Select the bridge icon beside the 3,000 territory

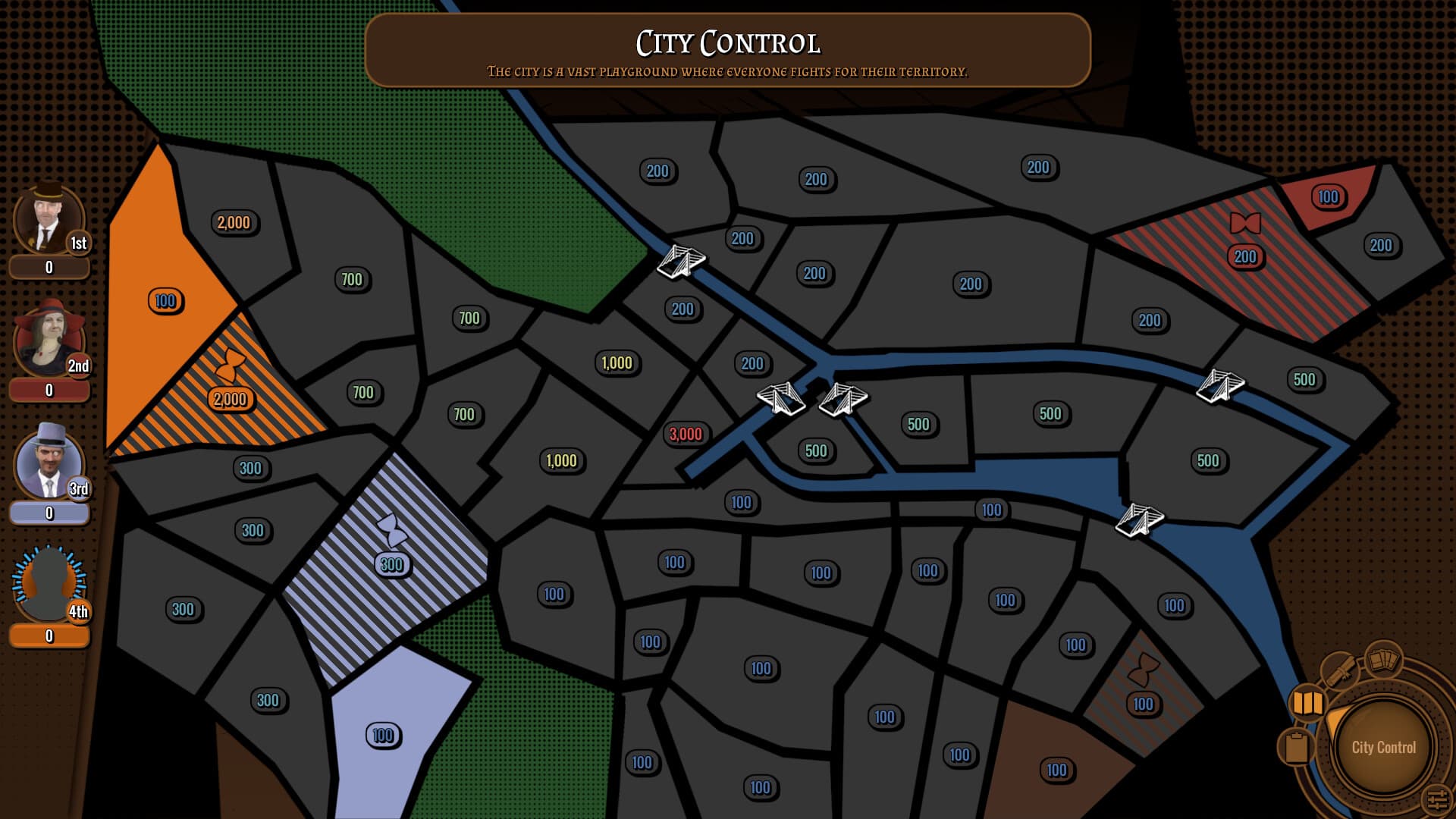pos(781,398)
